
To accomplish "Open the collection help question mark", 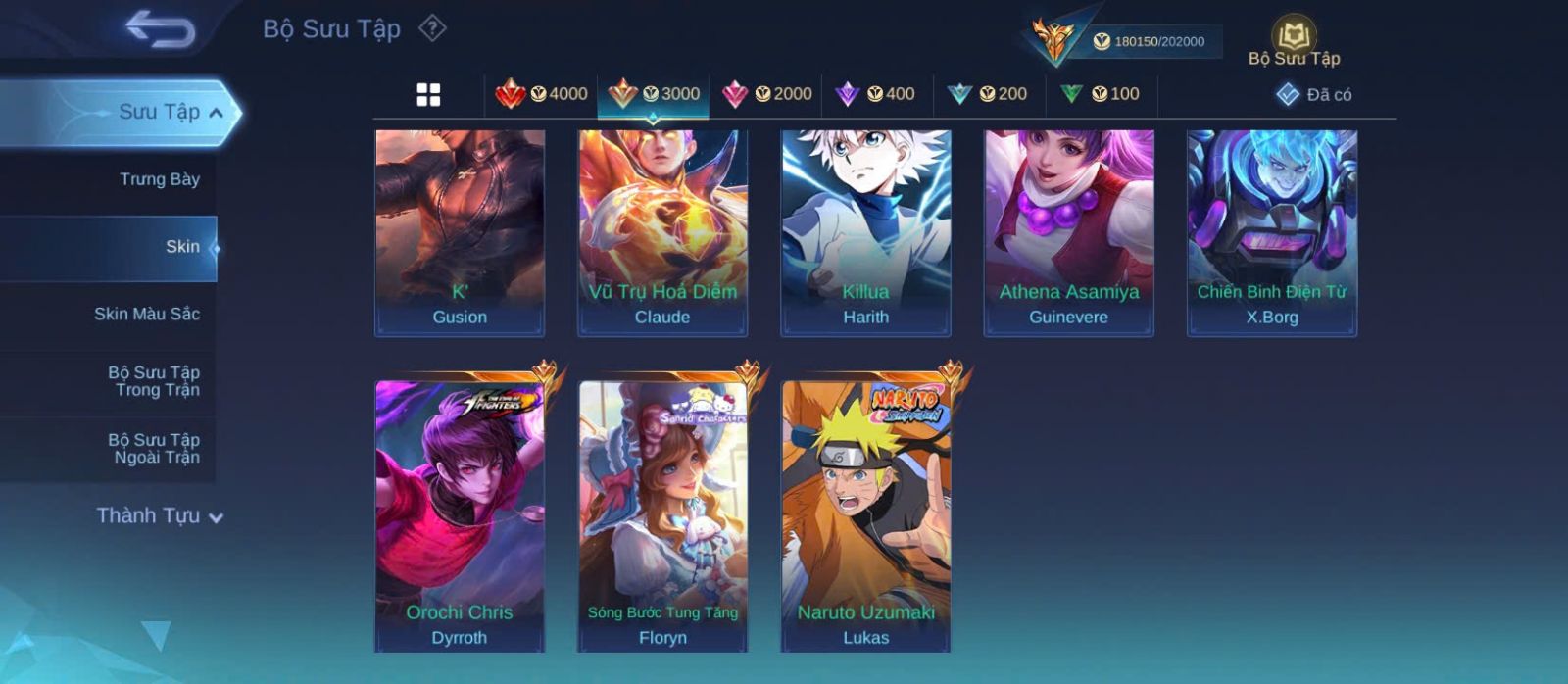I will (x=432, y=28).
